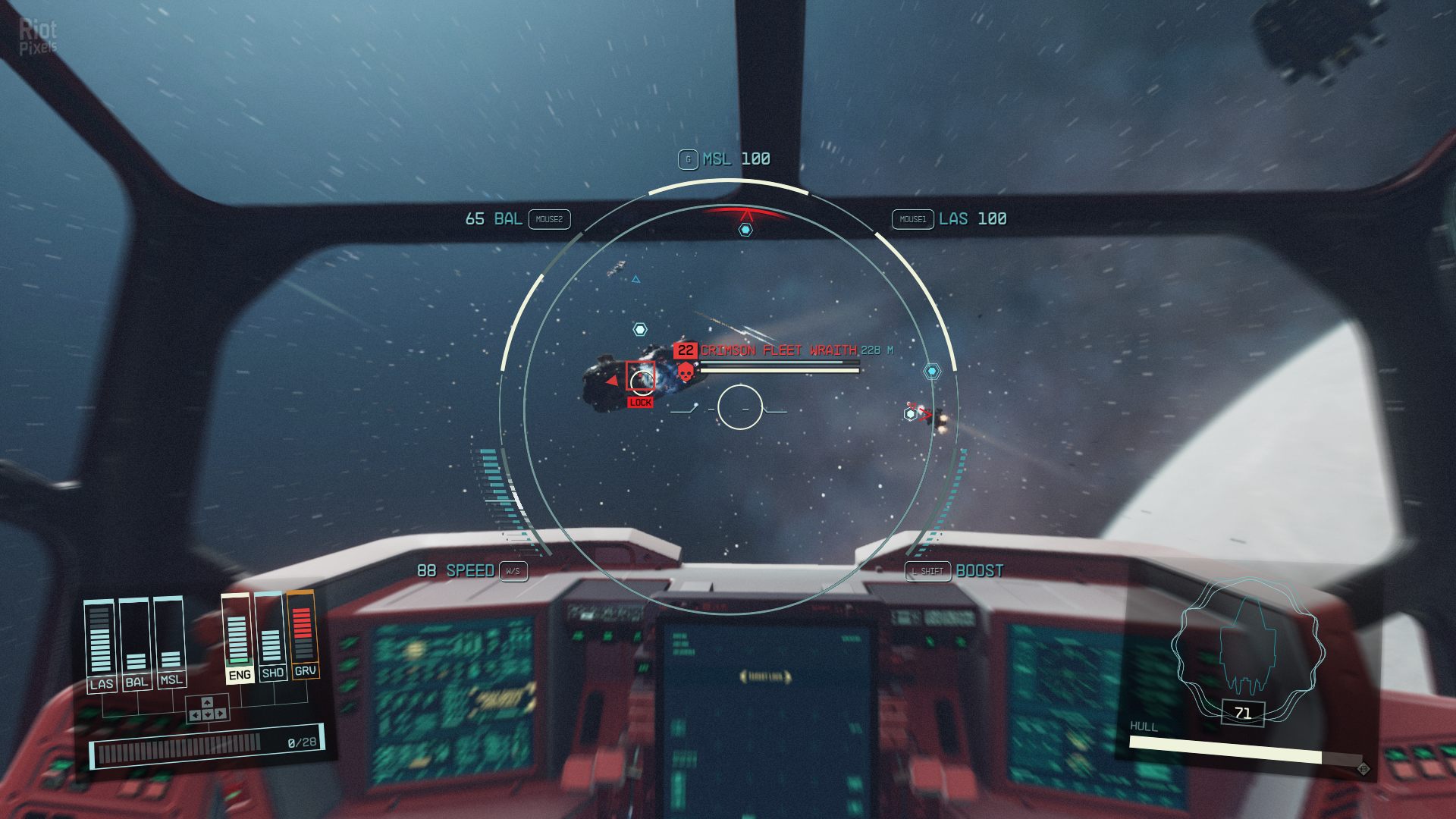Target the locked Crimson Fleet Wraith marker
Screen dimensions: 1456x819
point(640,376)
